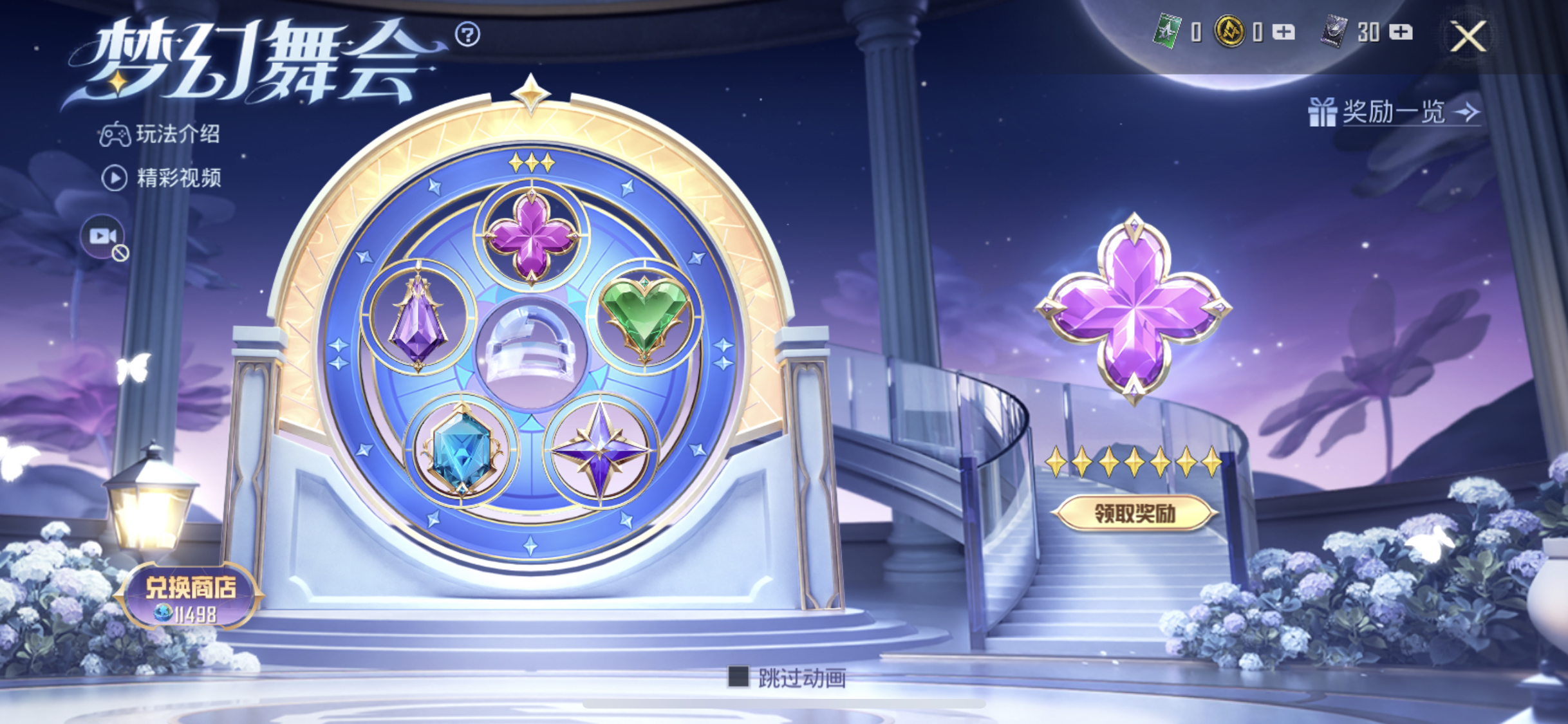Viewport: 1568px width, 724px height.
Task: Open the 奖励一览 rewards overview
Action: point(1394,113)
